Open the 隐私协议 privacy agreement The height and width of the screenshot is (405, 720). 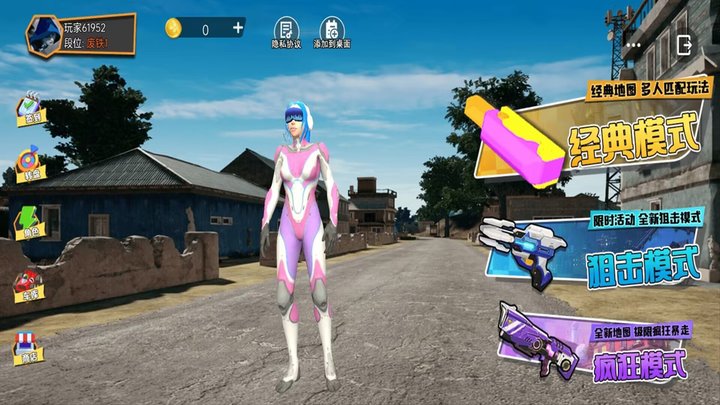click(286, 32)
